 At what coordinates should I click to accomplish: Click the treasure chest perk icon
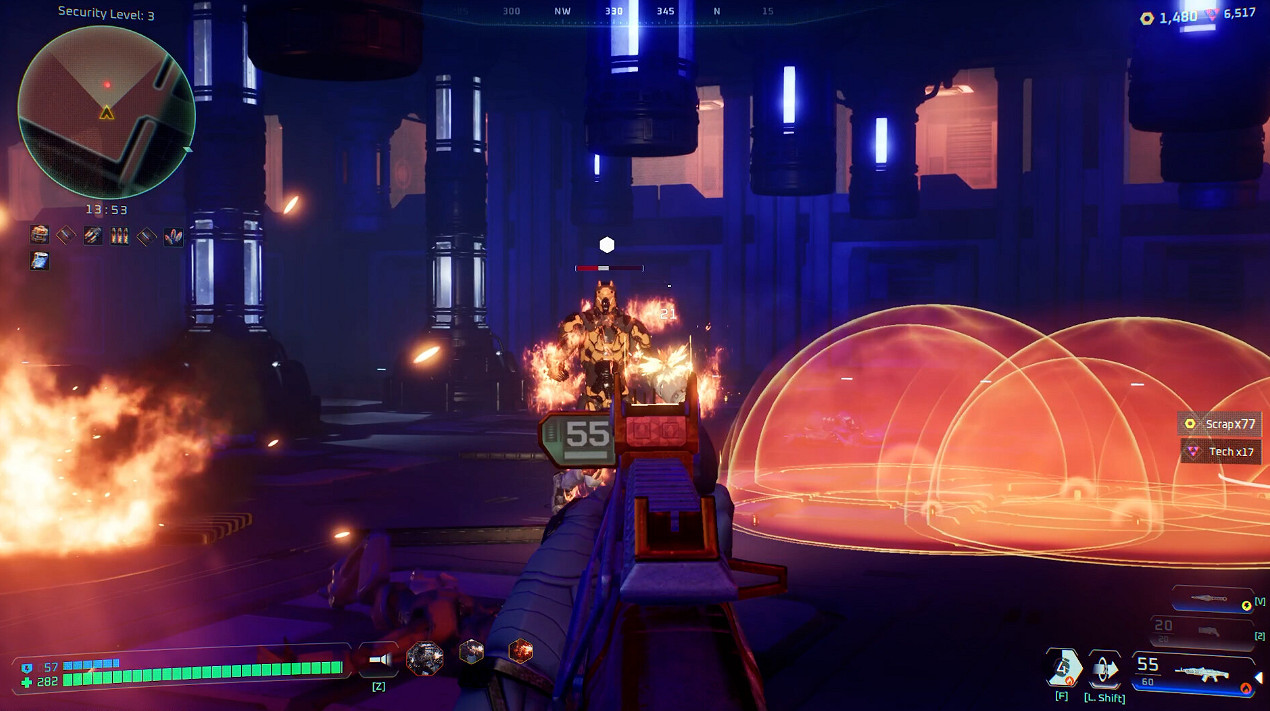point(40,236)
